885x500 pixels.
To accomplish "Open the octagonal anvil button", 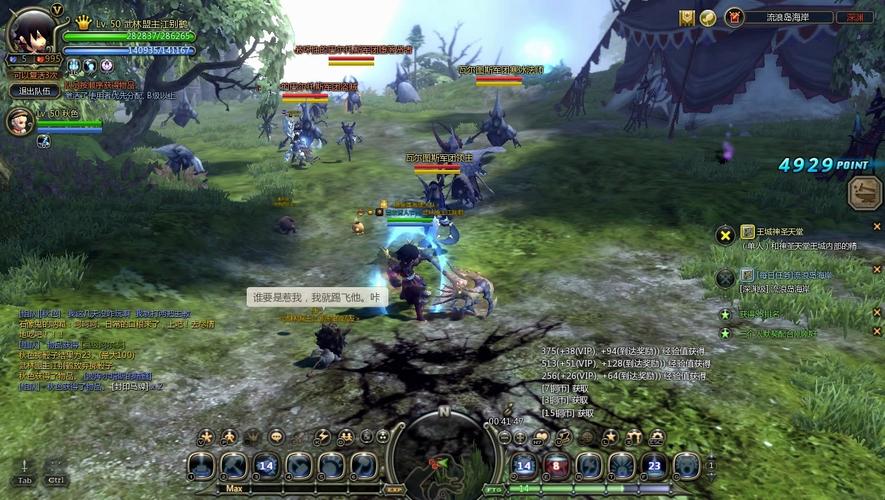I will [x=865, y=192].
